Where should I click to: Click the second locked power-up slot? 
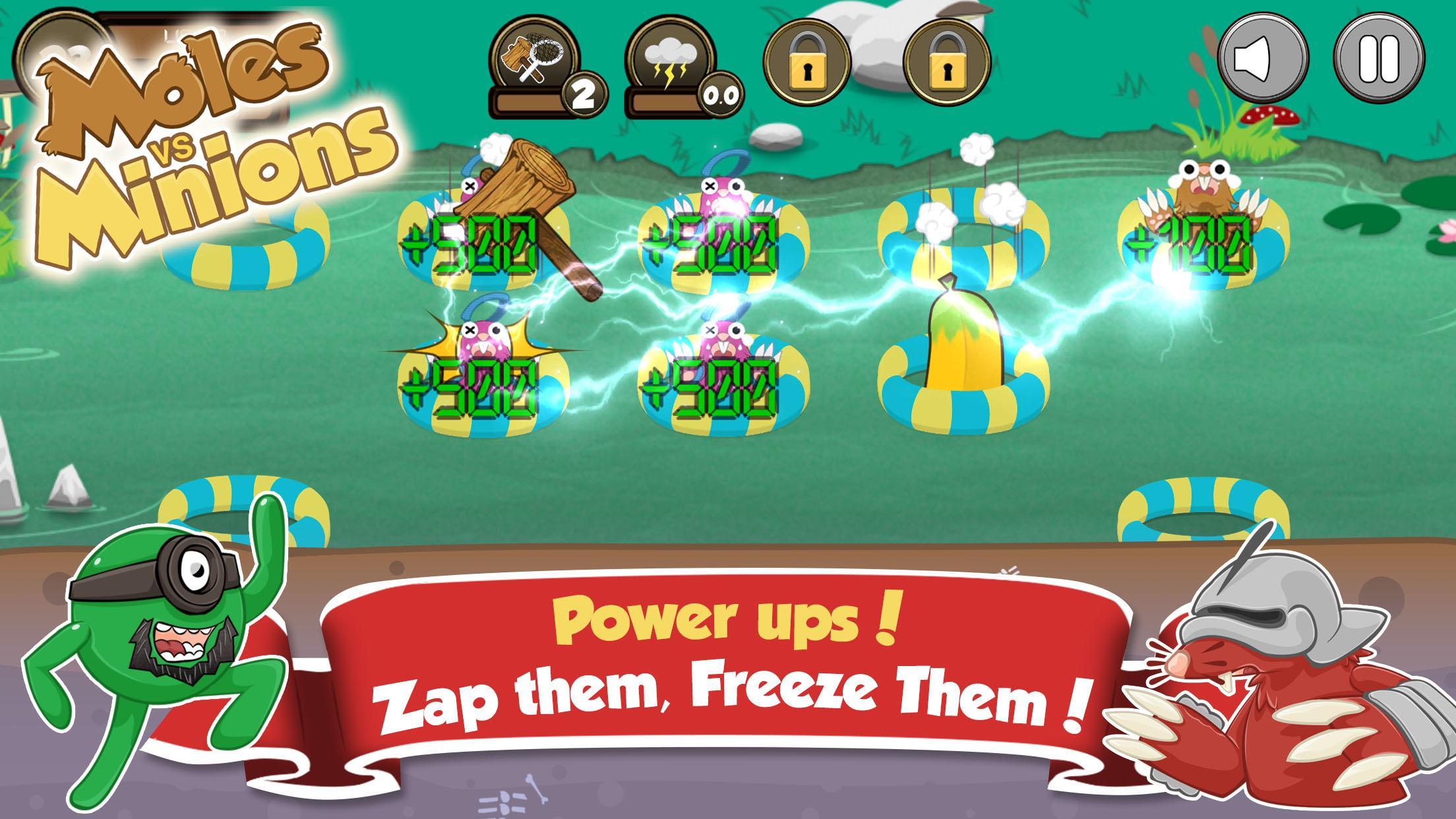click(x=947, y=59)
